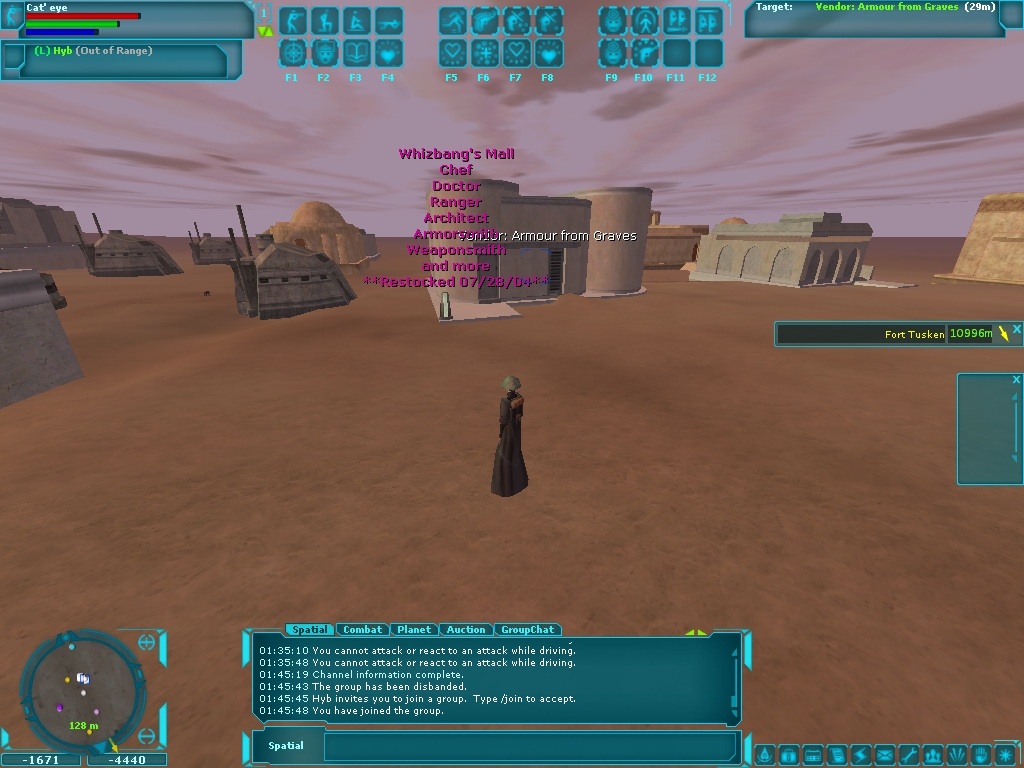1024x768 pixels.
Task: Close the Fort Tusken waypoint tracker
Action: click(x=1017, y=329)
